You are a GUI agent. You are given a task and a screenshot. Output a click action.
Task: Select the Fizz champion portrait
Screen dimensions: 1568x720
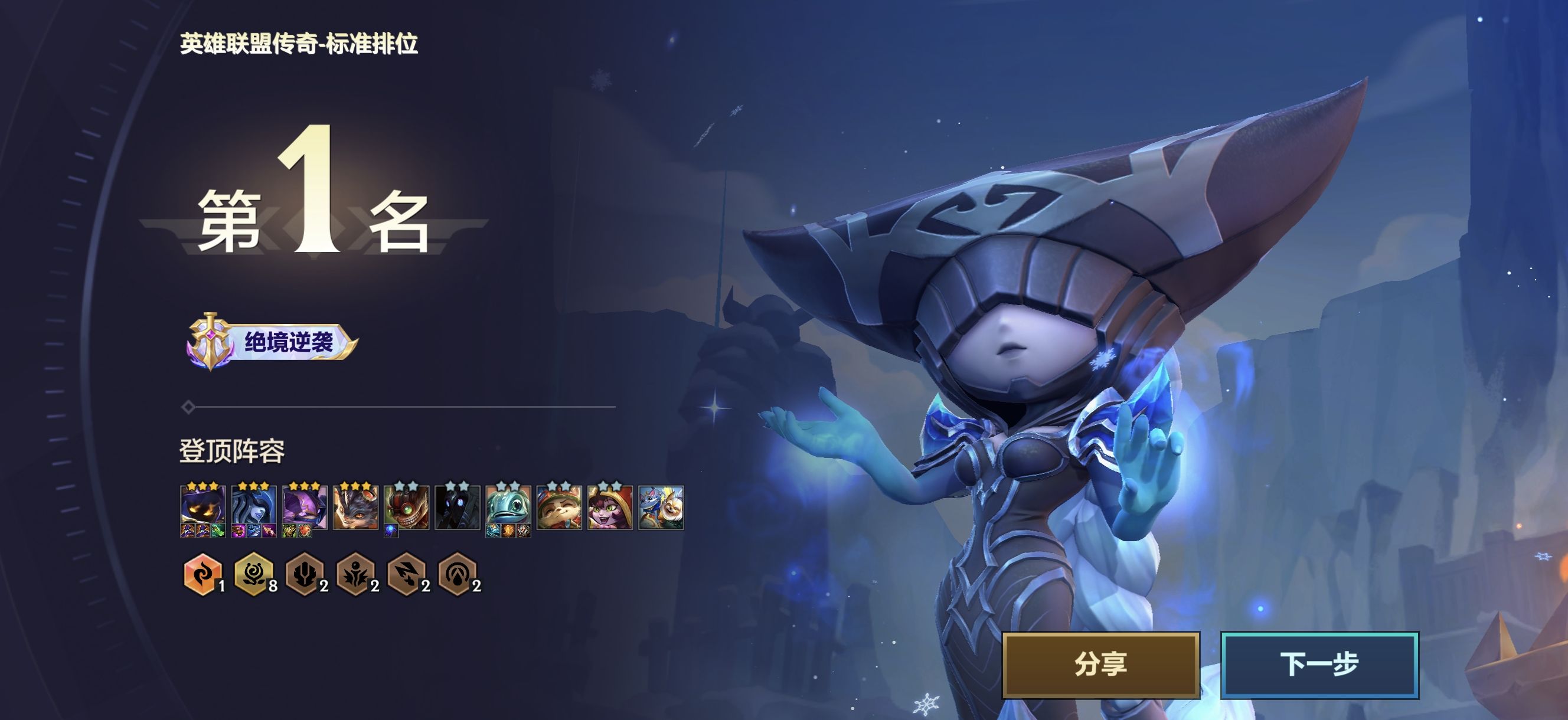[508, 506]
